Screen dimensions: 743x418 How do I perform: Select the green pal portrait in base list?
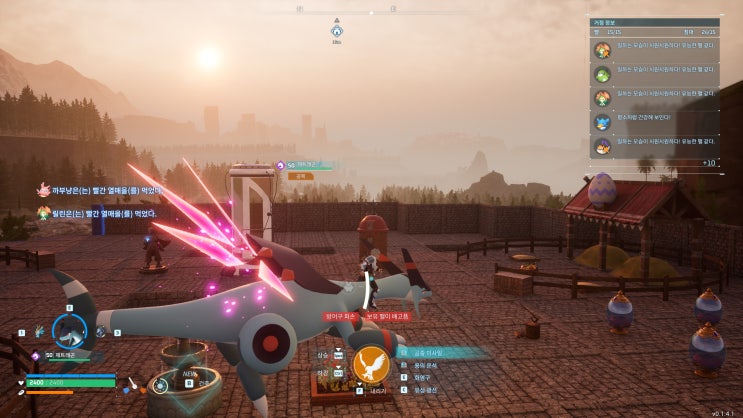click(x=603, y=73)
